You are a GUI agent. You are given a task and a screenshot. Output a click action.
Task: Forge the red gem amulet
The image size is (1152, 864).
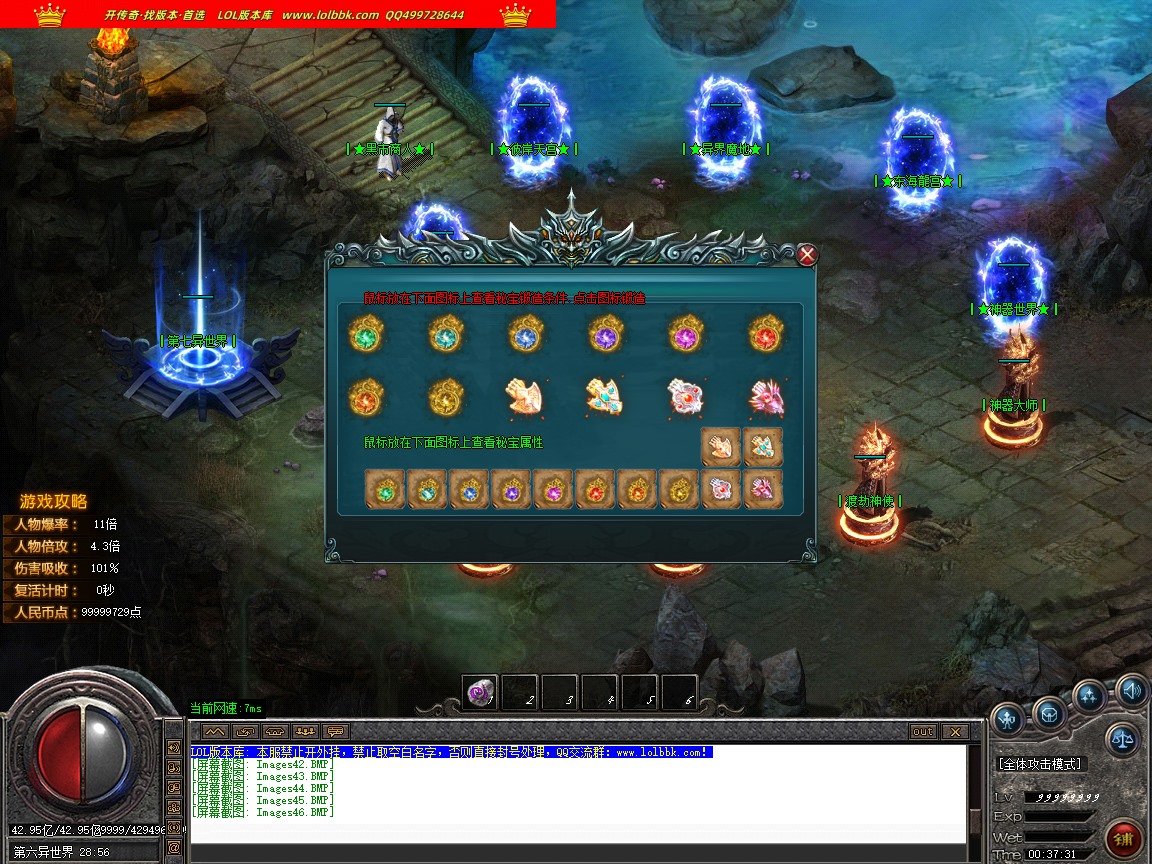click(x=766, y=333)
